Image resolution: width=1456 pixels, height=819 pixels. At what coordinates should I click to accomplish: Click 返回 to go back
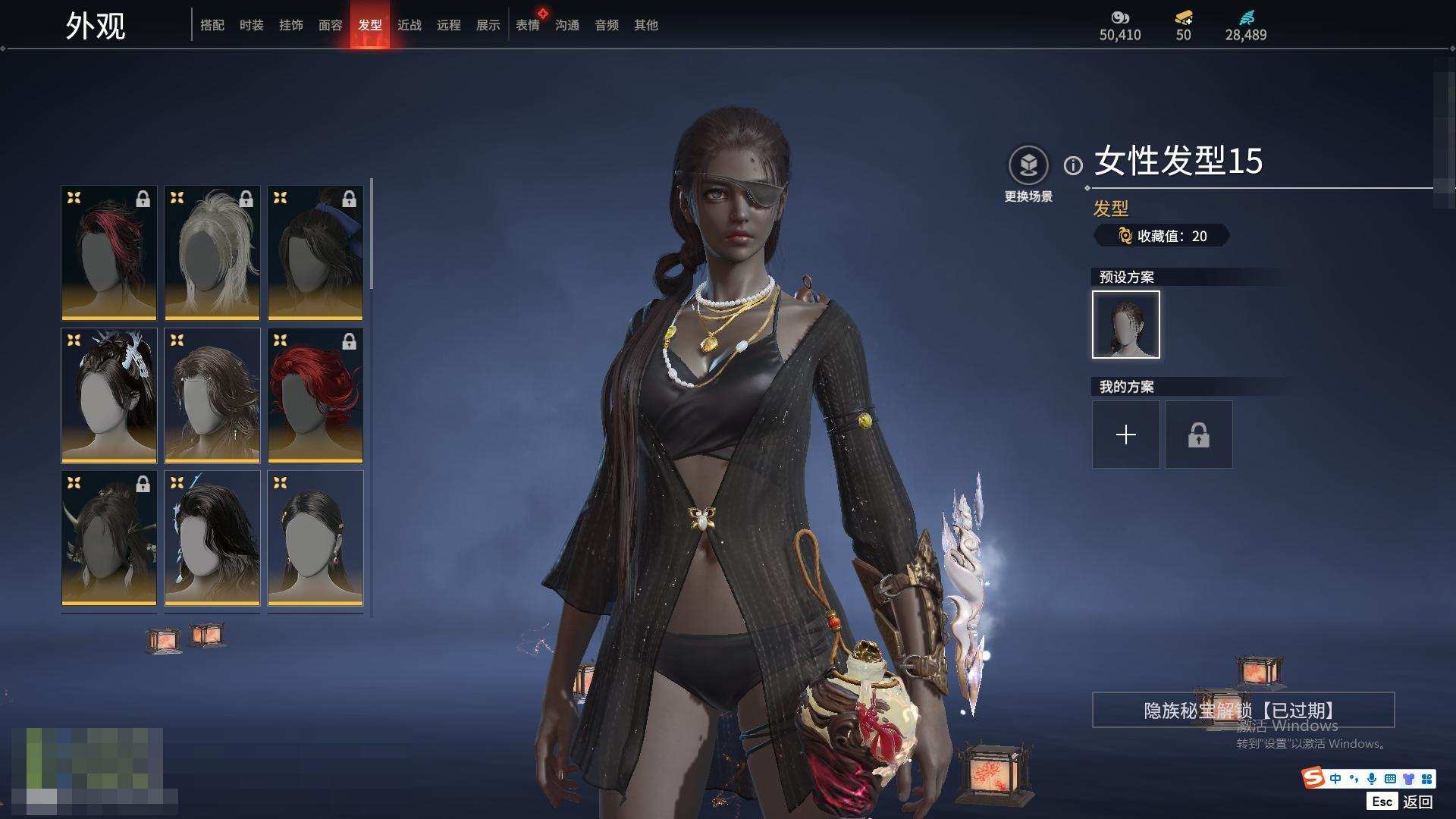click(1417, 802)
